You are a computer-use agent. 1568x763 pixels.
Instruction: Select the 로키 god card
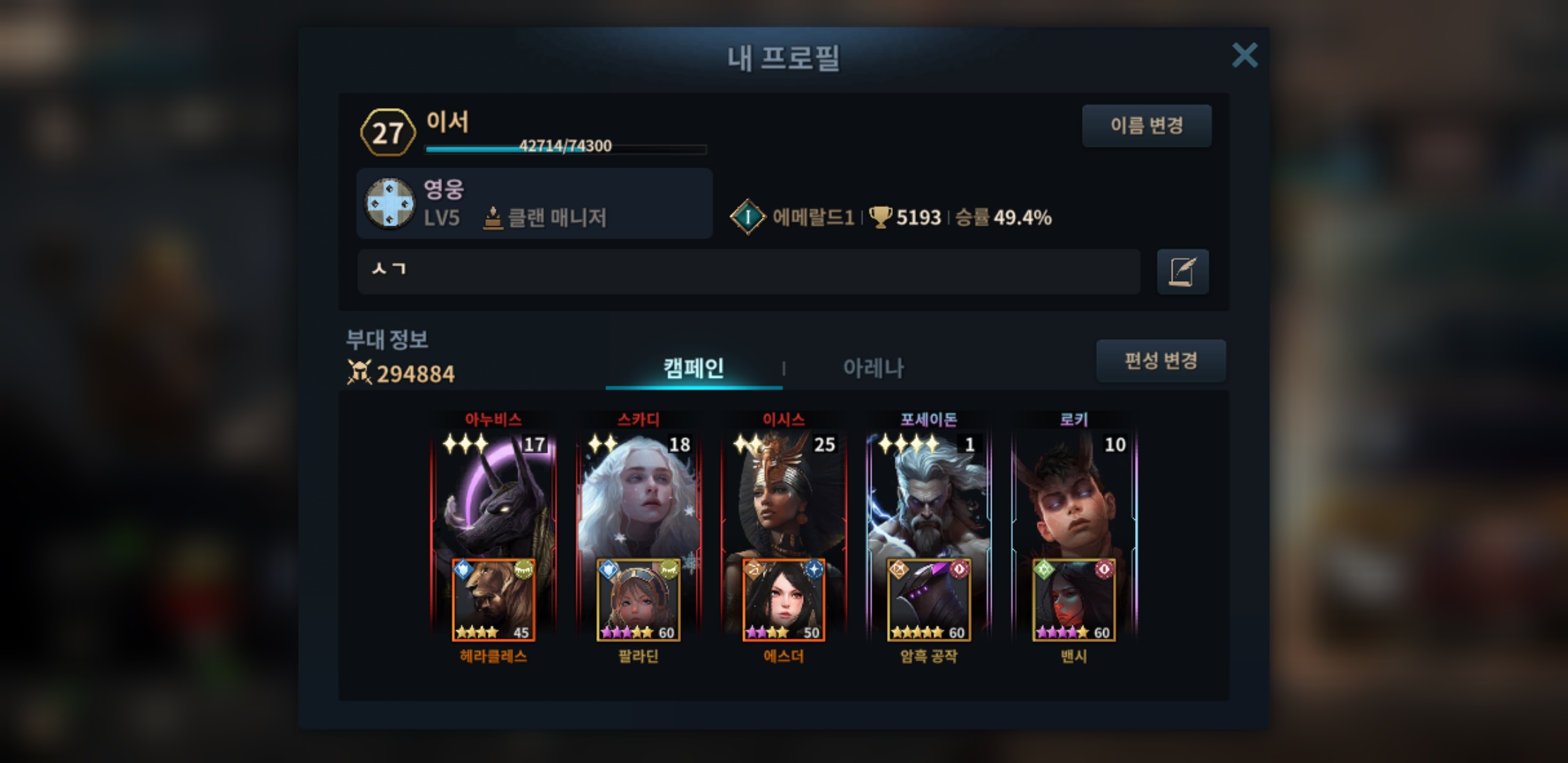tap(1074, 495)
